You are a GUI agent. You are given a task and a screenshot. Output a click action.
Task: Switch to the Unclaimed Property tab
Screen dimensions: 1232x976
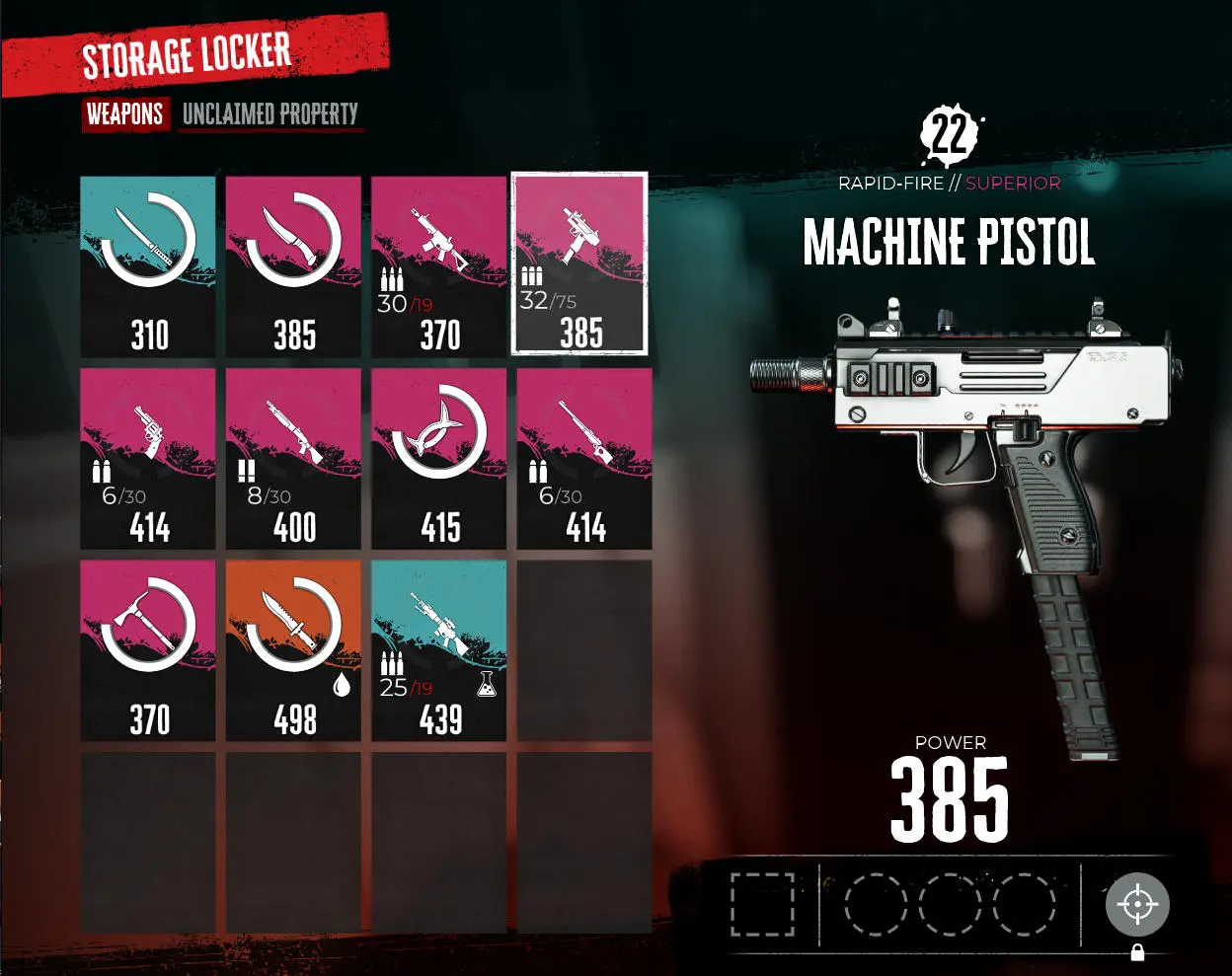tap(269, 114)
